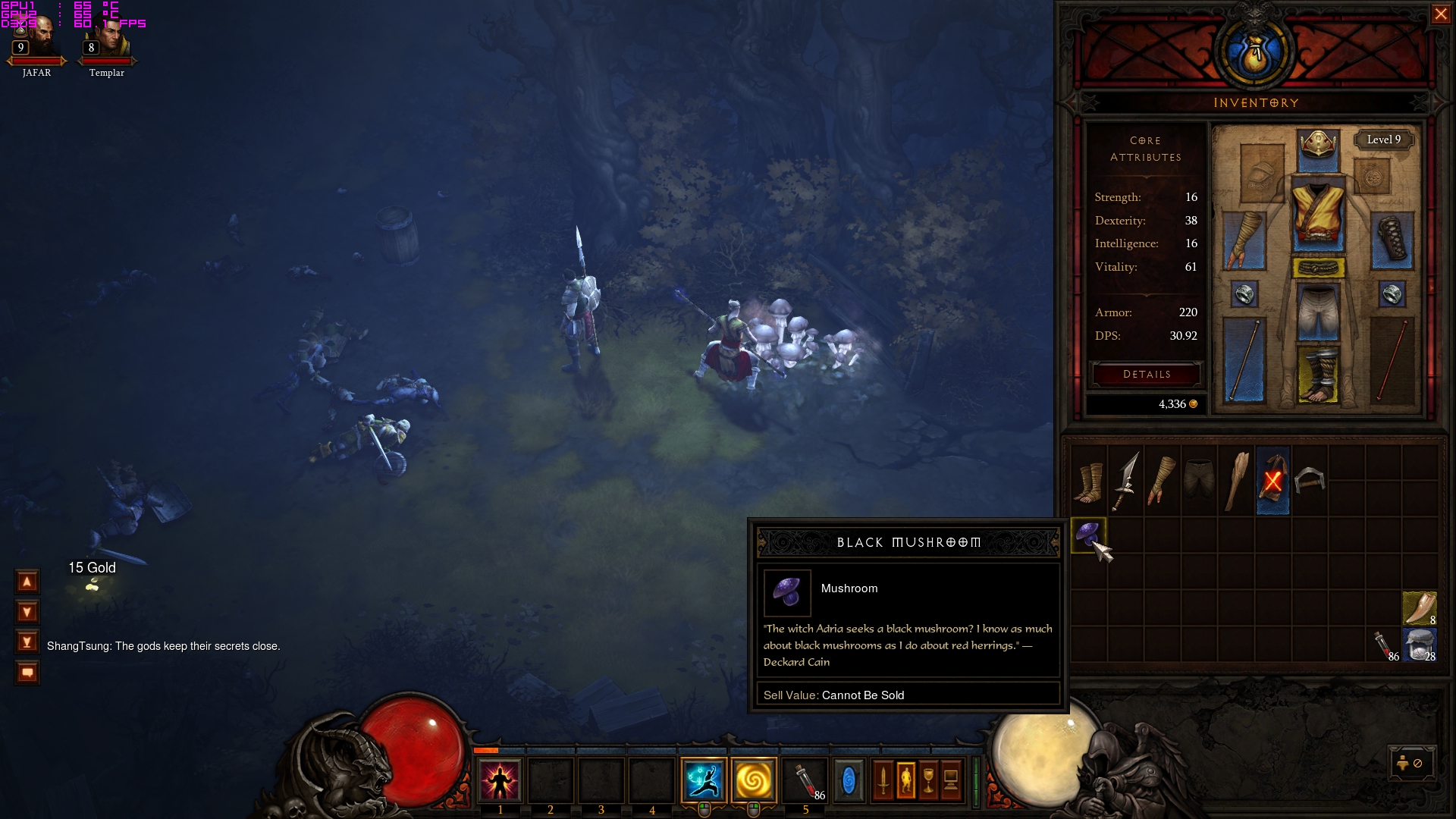The height and width of the screenshot is (819, 1456).
Task: Click the equipped rope belt slot
Action: [x=1318, y=268]
